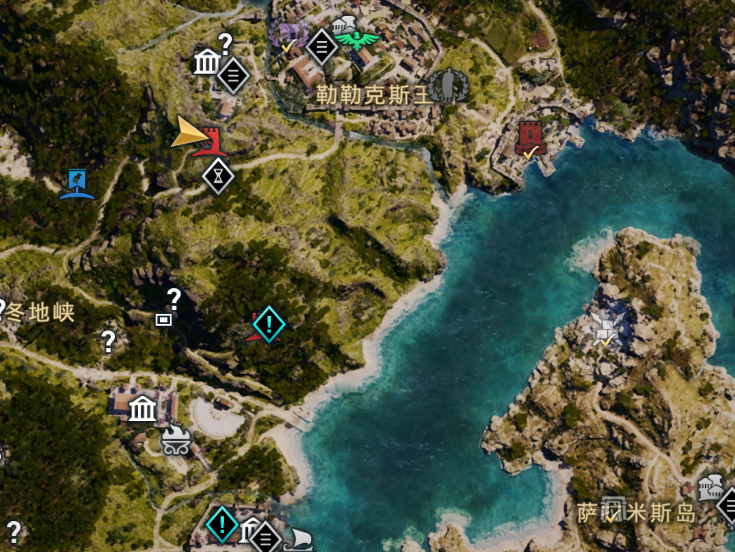Click the checked marker on the Salamis island label
This screenshot has height=552, width=735.
pos(614,510)
